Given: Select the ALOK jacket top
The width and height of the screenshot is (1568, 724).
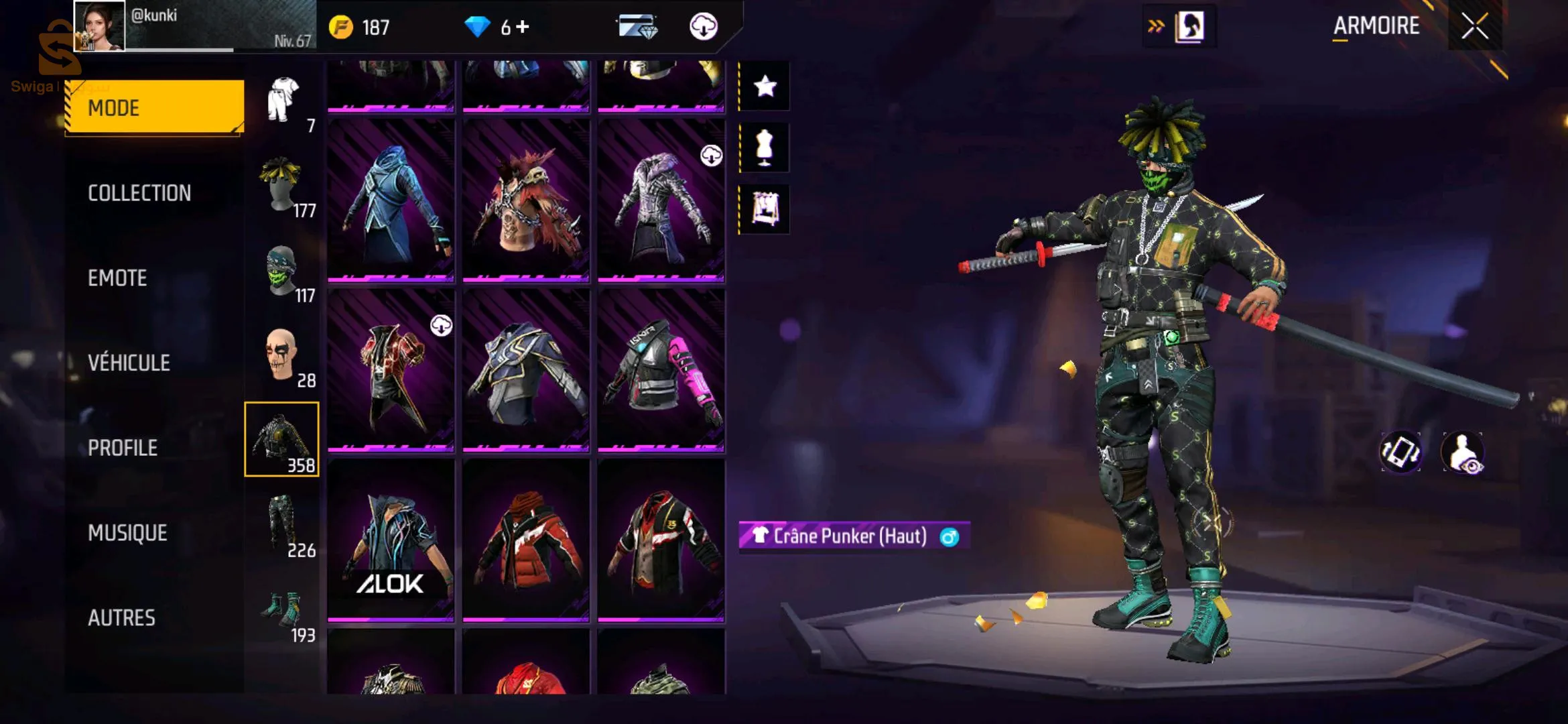Looking at the screenshot, I should click(391, 540).
